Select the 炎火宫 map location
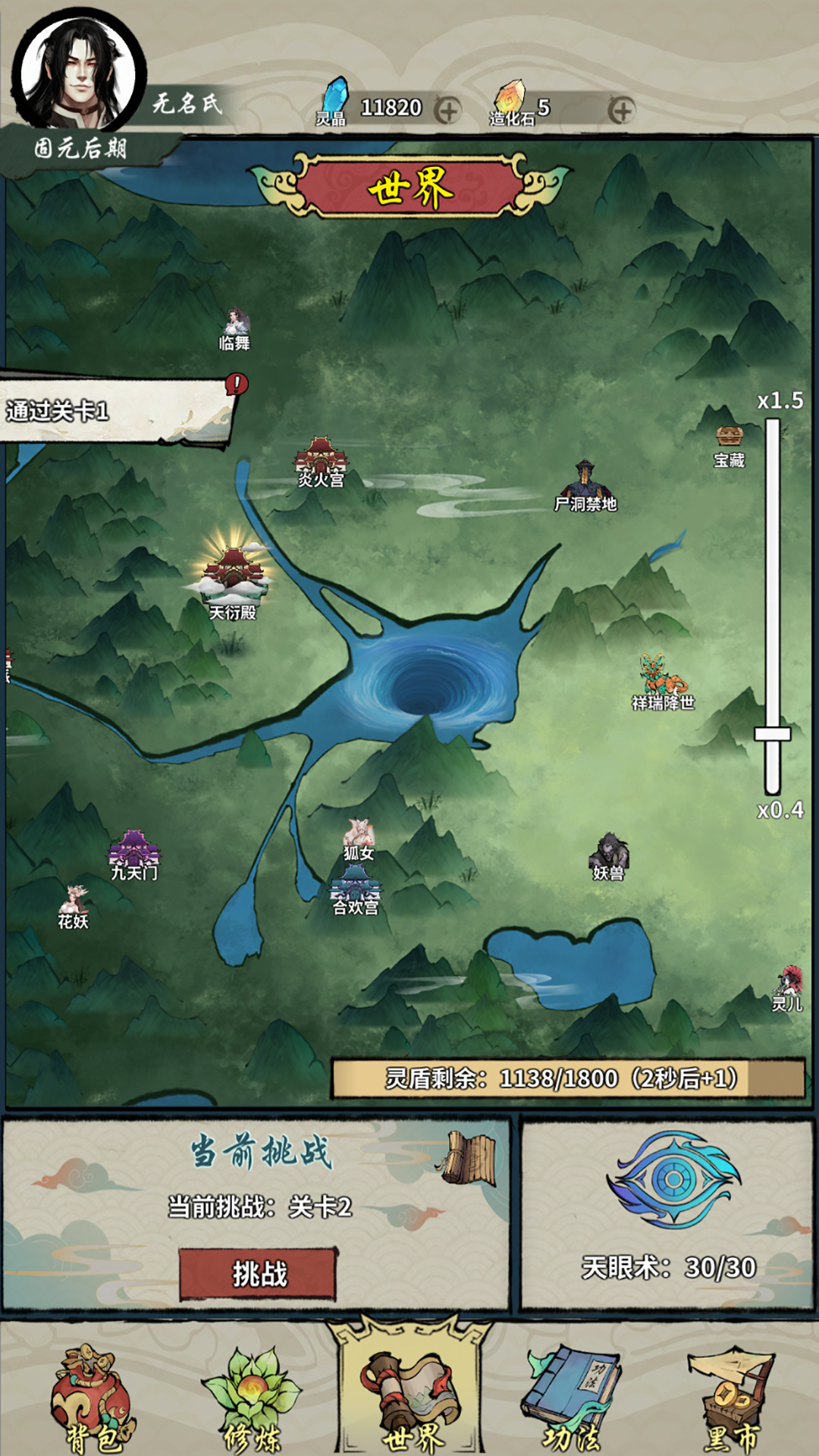 [321, 460]
